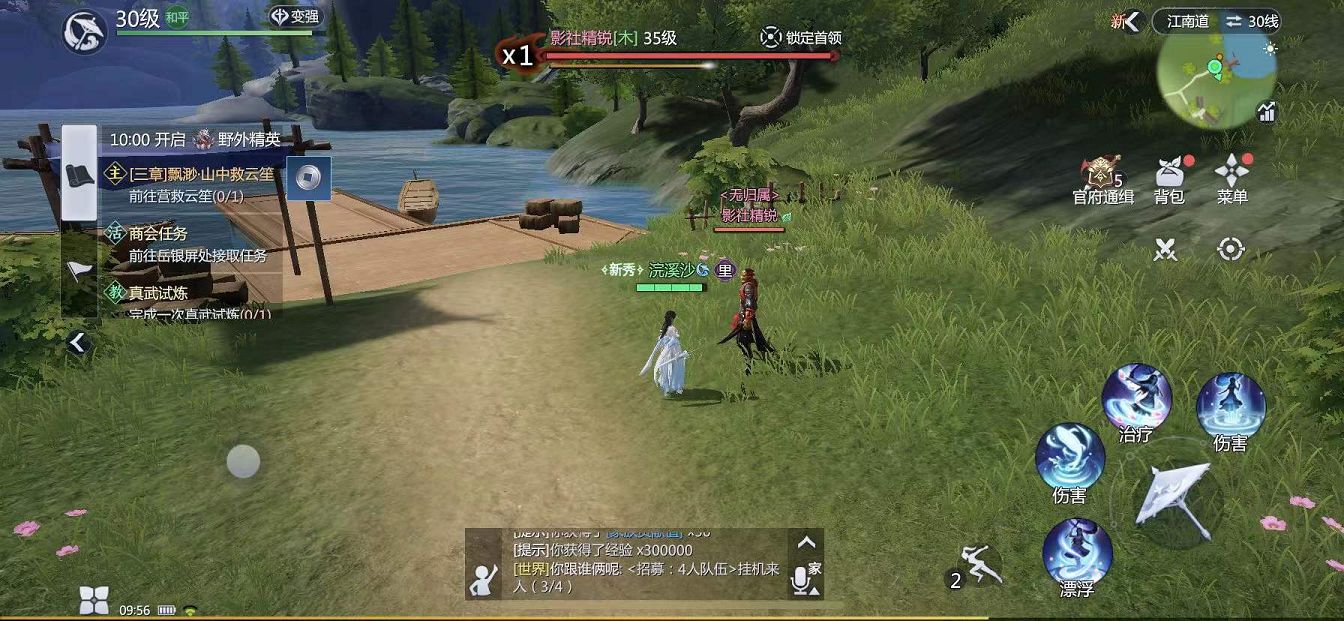Tap the 变强 power-up button
This screenshot has width=1344, height=621.
(293, 17)
